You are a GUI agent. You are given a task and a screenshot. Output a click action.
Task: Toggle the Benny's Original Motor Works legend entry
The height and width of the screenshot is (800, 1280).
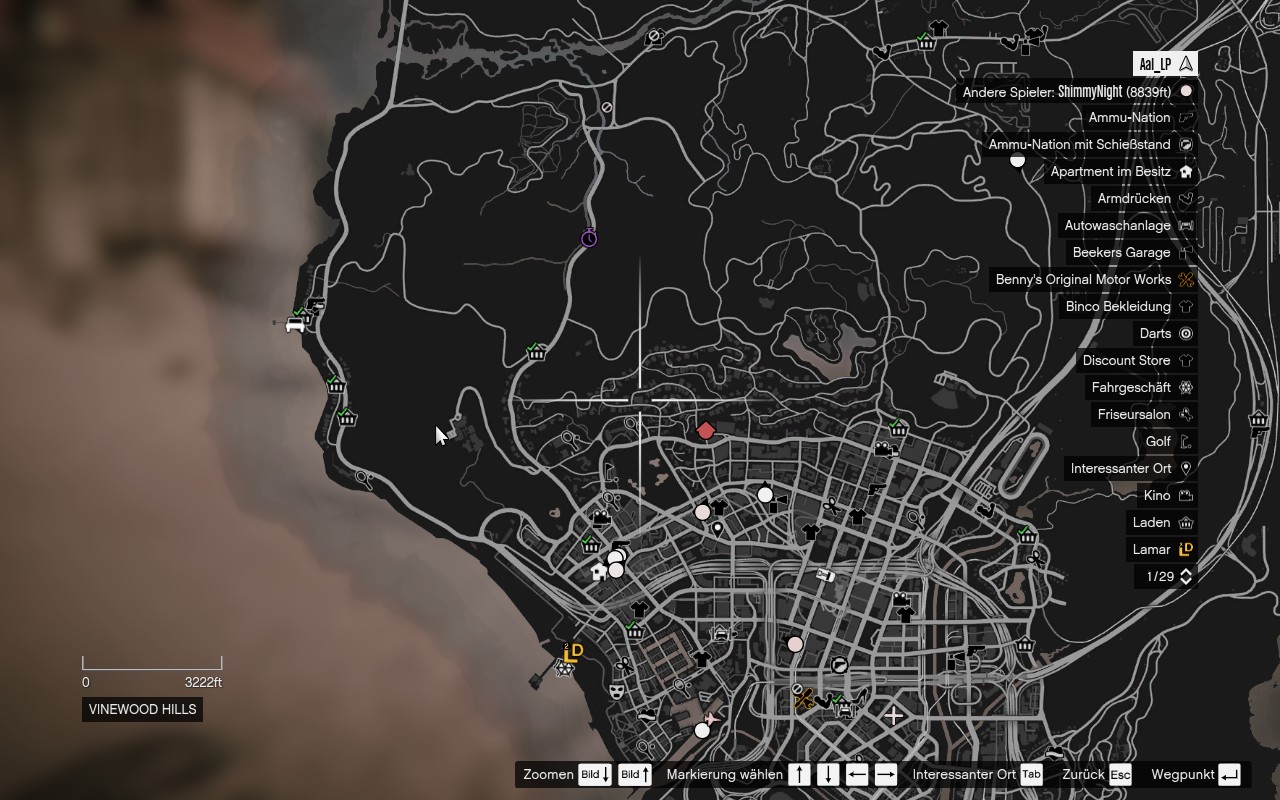[1090, 279]
